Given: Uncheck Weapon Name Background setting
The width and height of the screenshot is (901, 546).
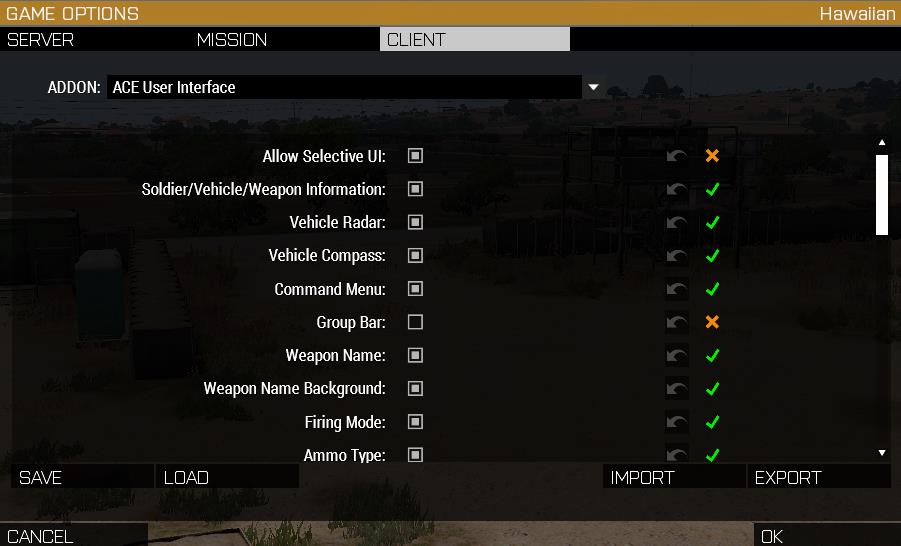Looking at the screenshot, I should point(415,388).
